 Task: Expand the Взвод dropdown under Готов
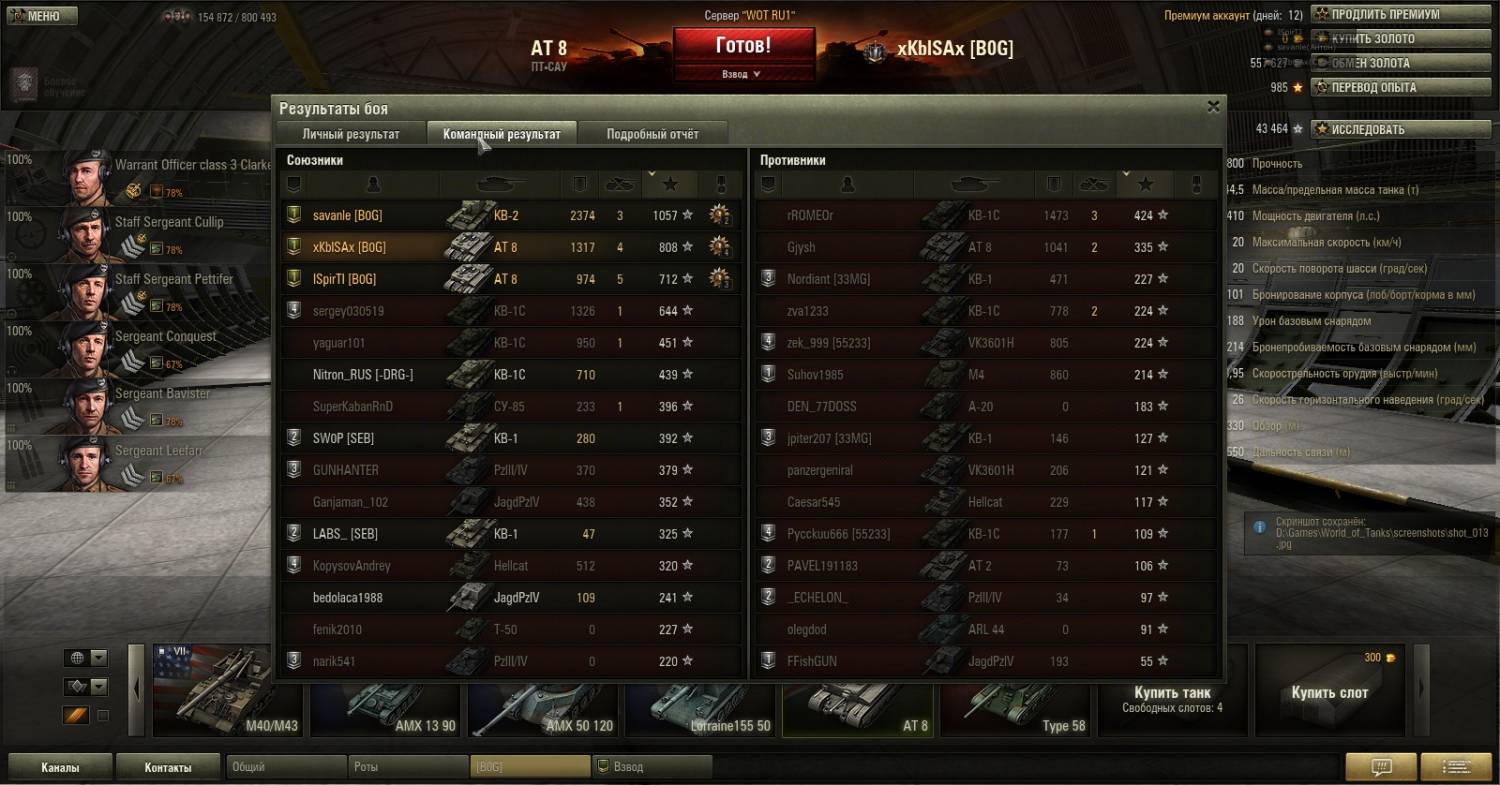742,74
